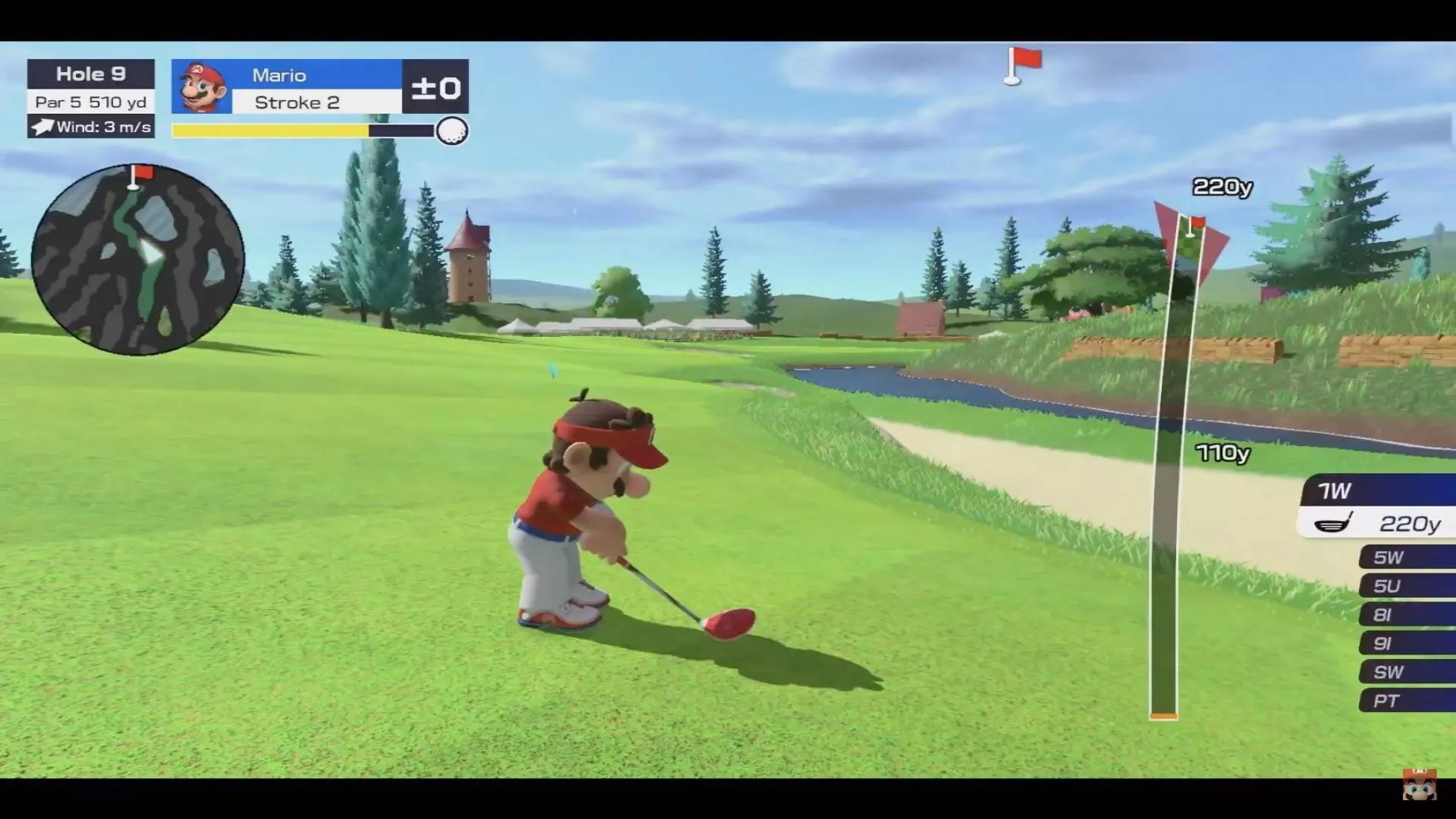Open the circular course minimap
Viewport: 1456px width, 819px height.
(x=137, y=259)
